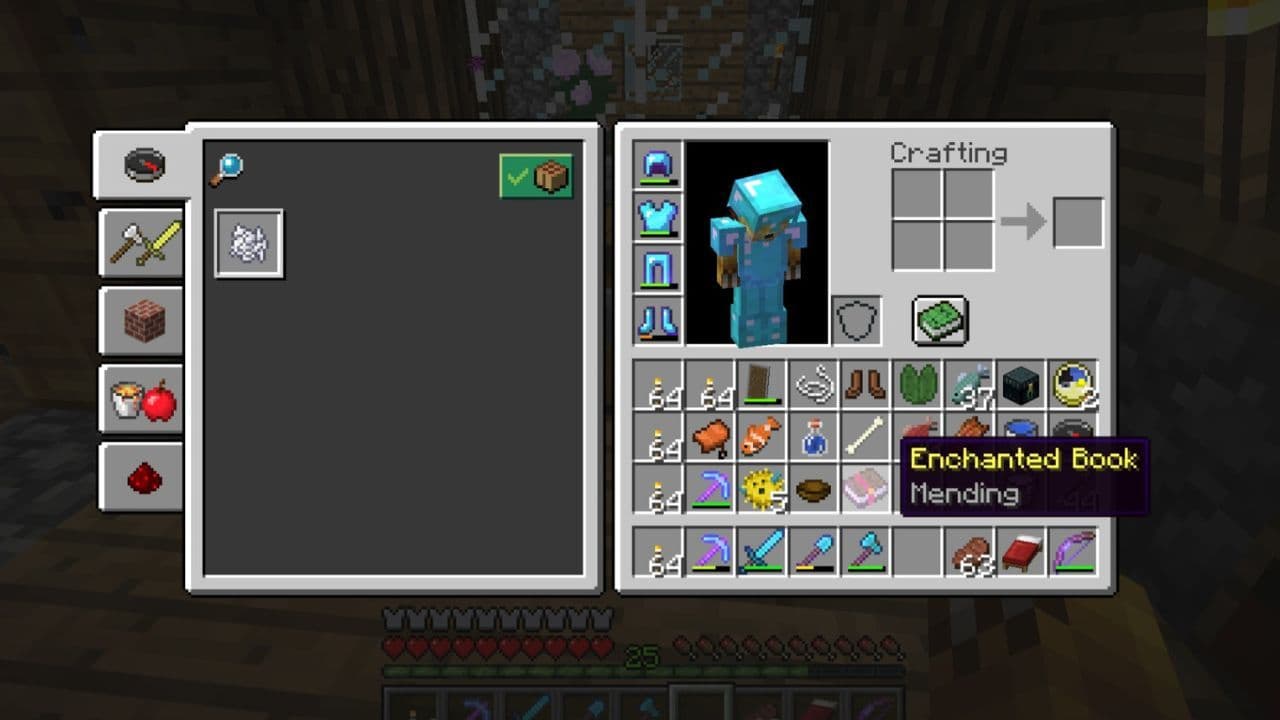Select the pufferfish stack in inventory
Image resolution: width=1280 pixels, height=720 pixels.
[762, 489]
